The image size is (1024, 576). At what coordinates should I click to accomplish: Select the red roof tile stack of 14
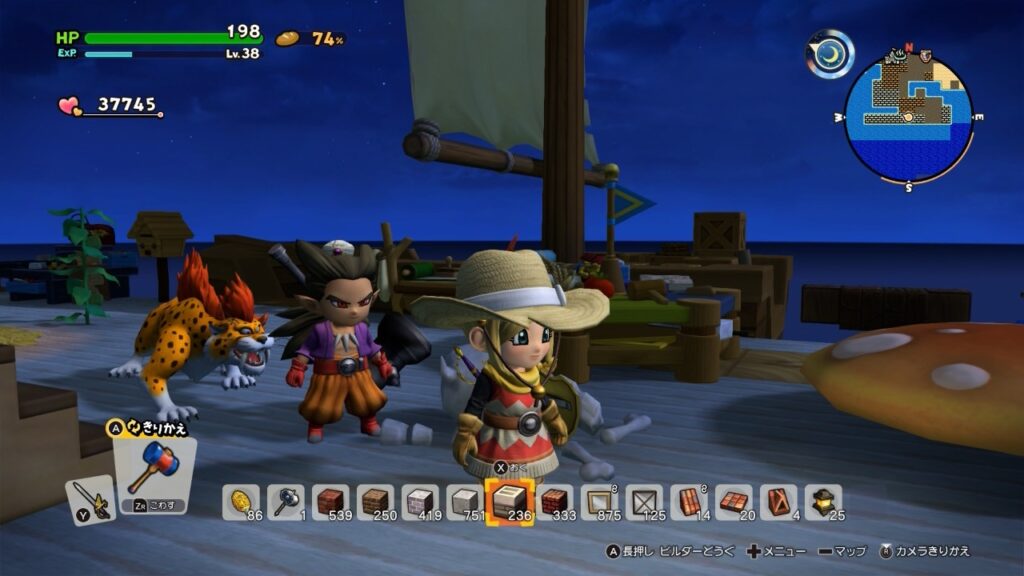690,501
